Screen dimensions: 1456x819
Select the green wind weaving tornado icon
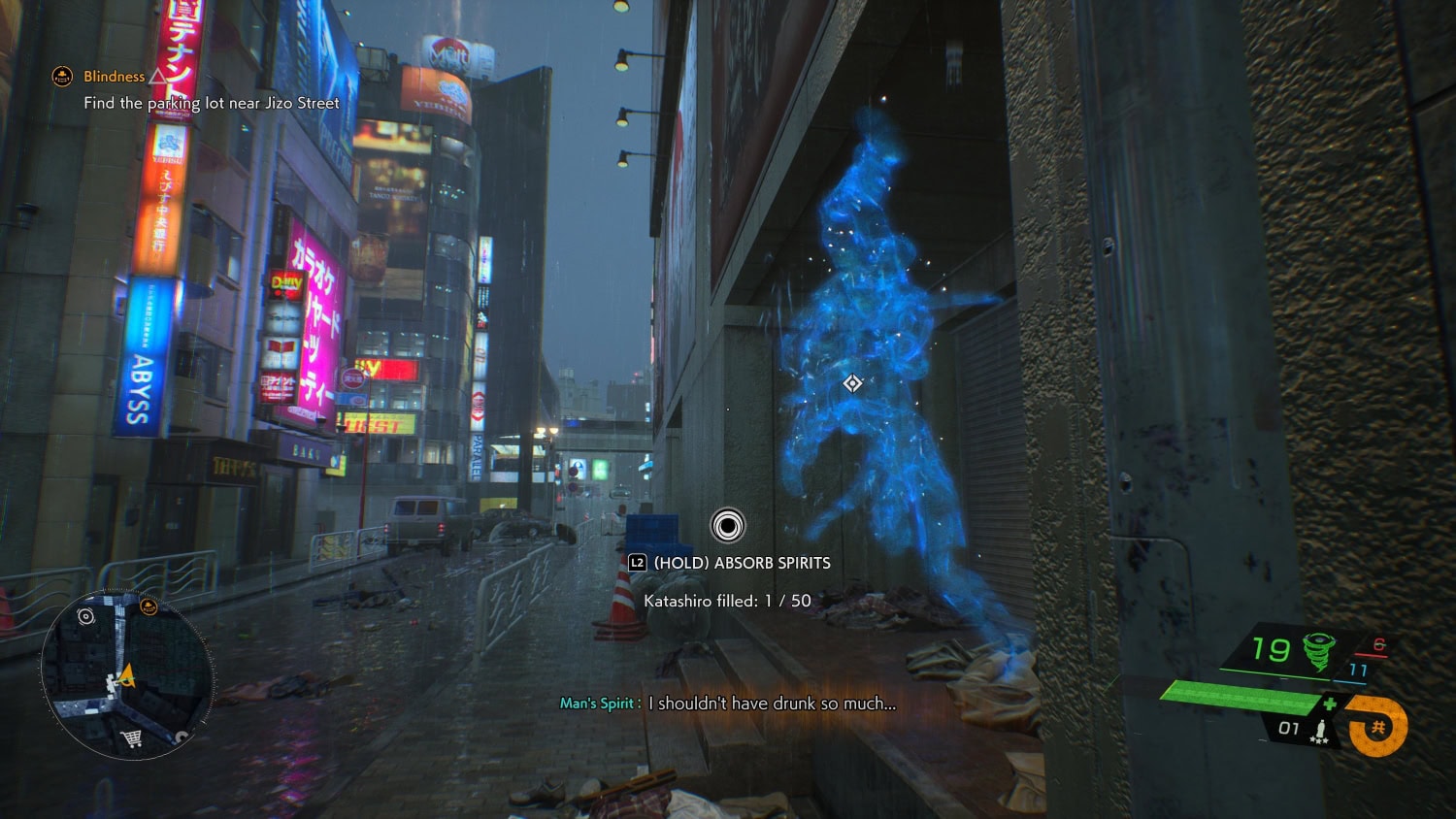(1318, 650)
